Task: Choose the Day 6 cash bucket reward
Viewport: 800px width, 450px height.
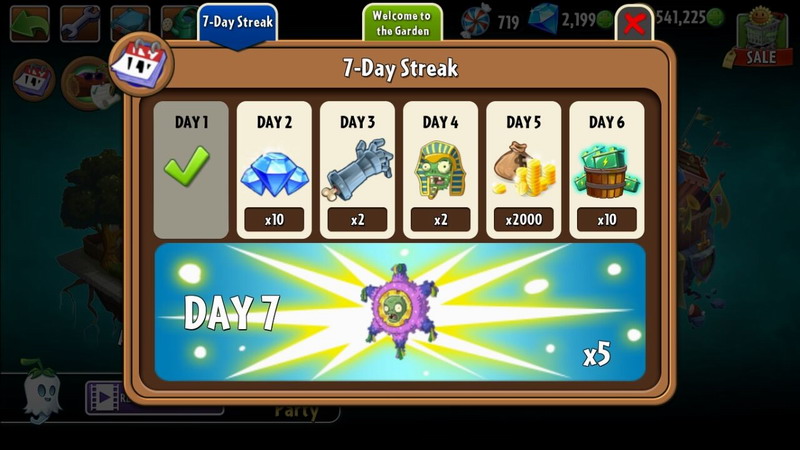Action: (x=606, y=169)
